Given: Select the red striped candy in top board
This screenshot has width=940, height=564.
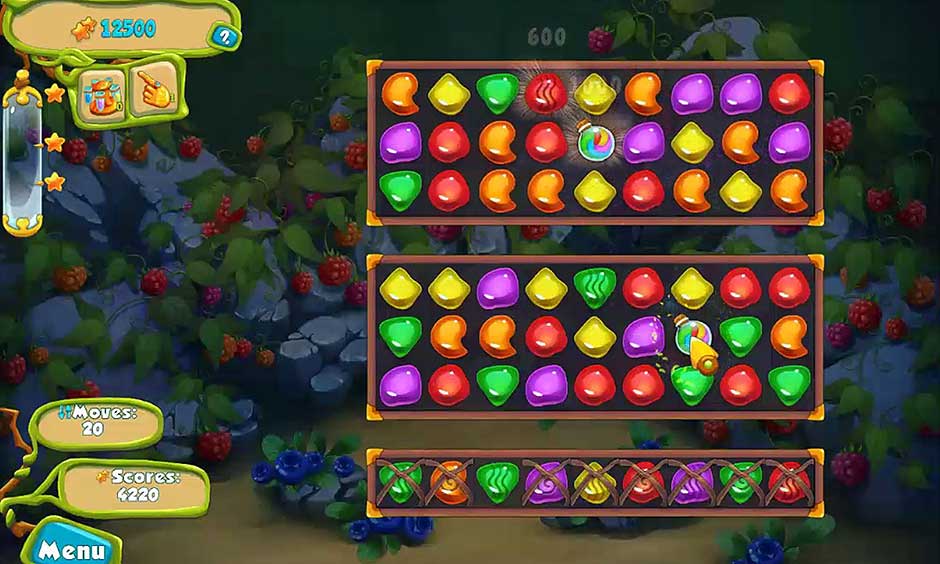Looking at the screenshot, I should pos(546,93).
